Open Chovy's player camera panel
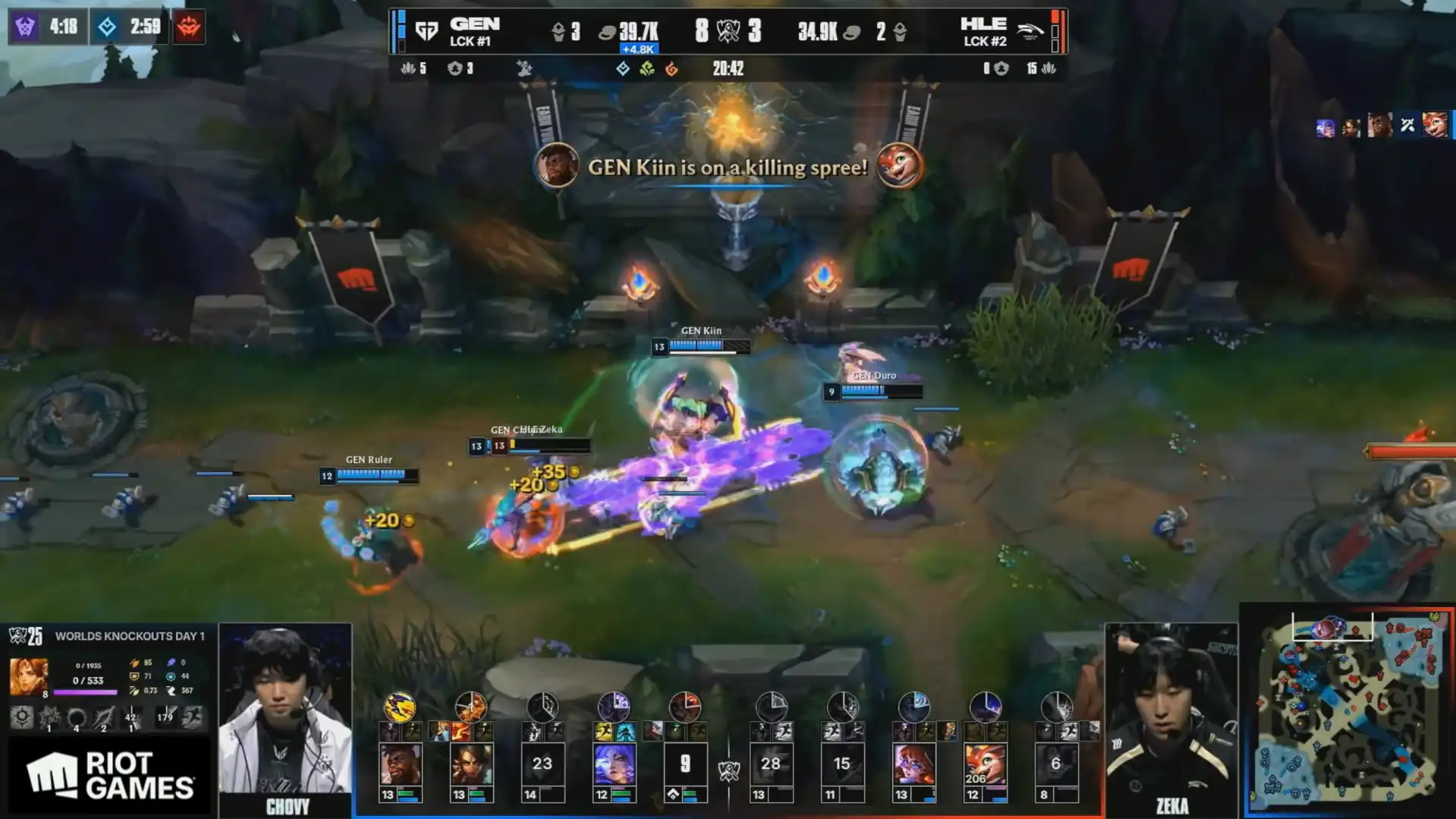 pos(285,717)
